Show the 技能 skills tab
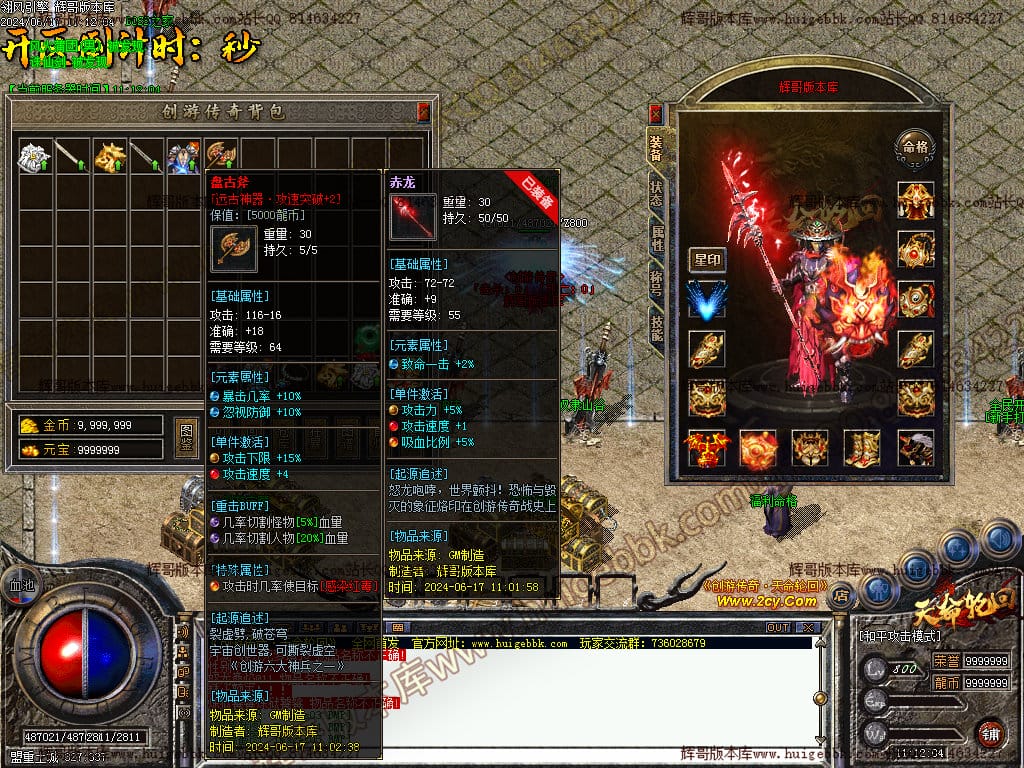 [655, 330]
